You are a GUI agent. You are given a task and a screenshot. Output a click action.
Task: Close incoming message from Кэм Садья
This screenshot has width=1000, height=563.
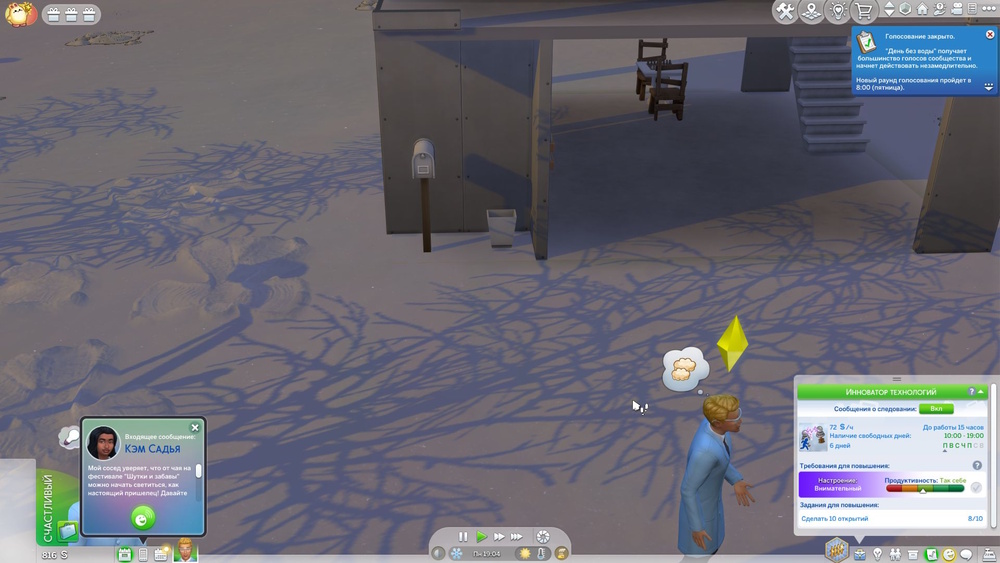click(195, 428)
